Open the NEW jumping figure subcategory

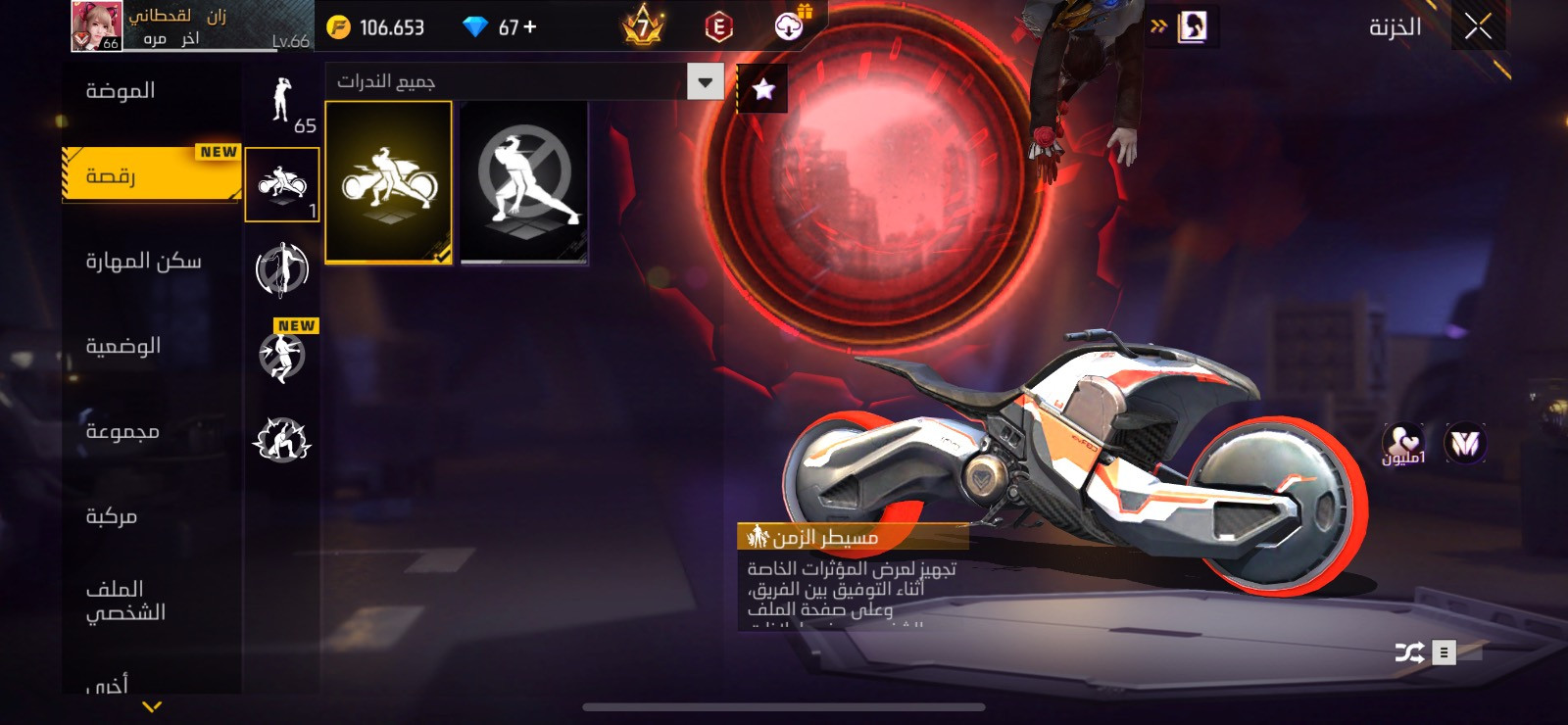(x=282, y=355)
